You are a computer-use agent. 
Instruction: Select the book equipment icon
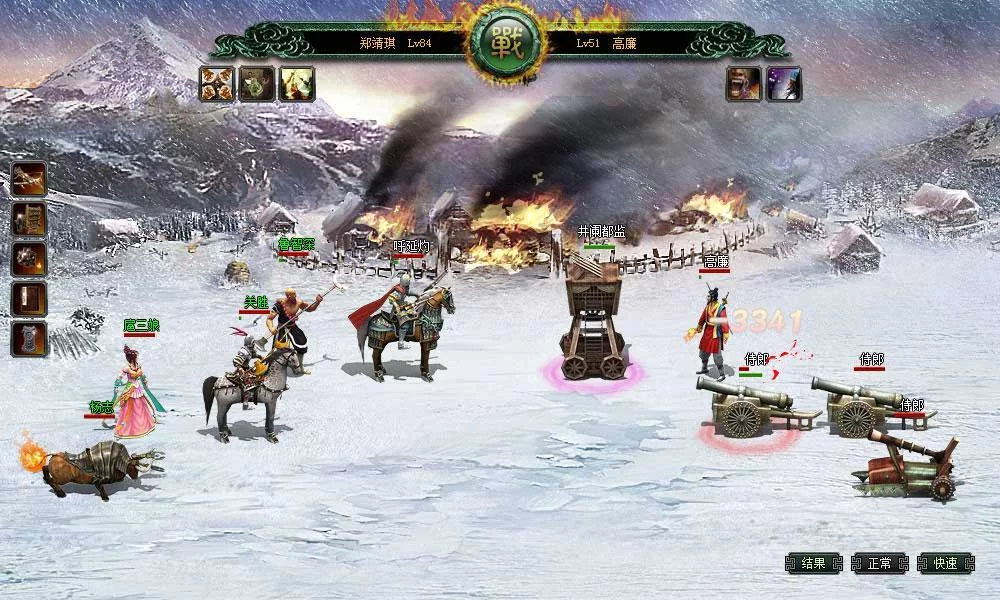(29, 299)
